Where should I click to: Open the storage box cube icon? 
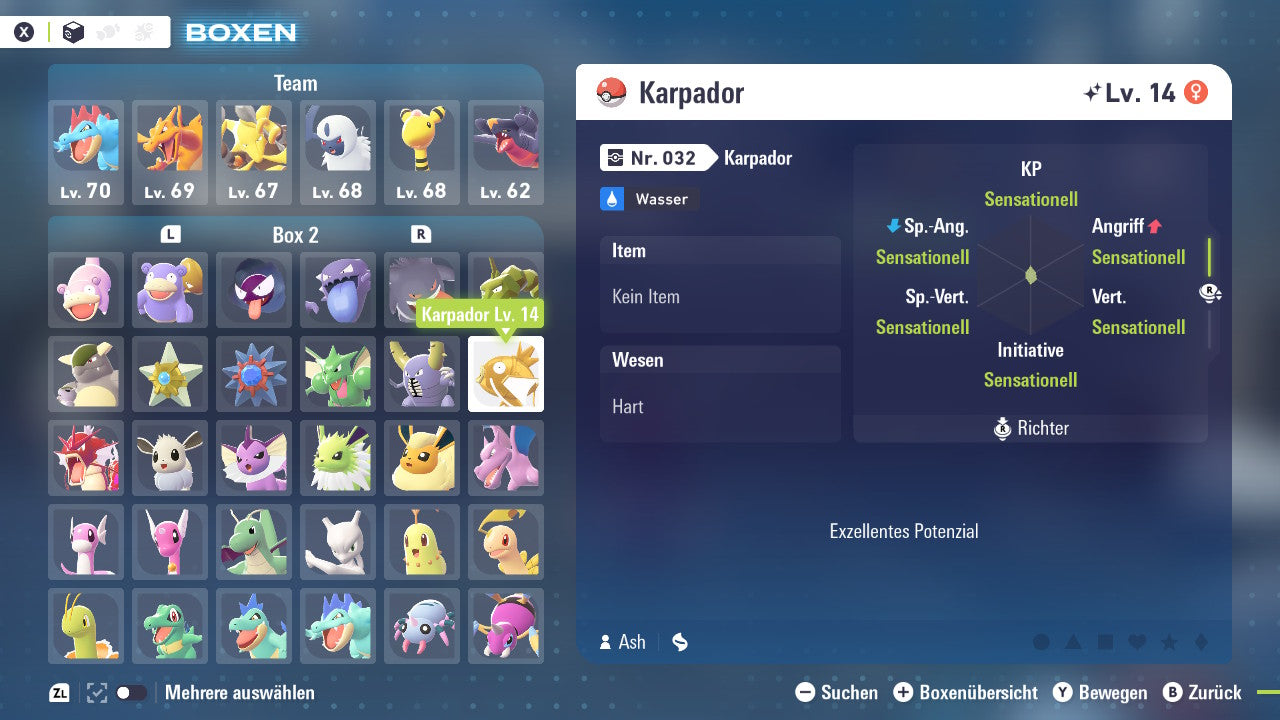coord(72,31)
